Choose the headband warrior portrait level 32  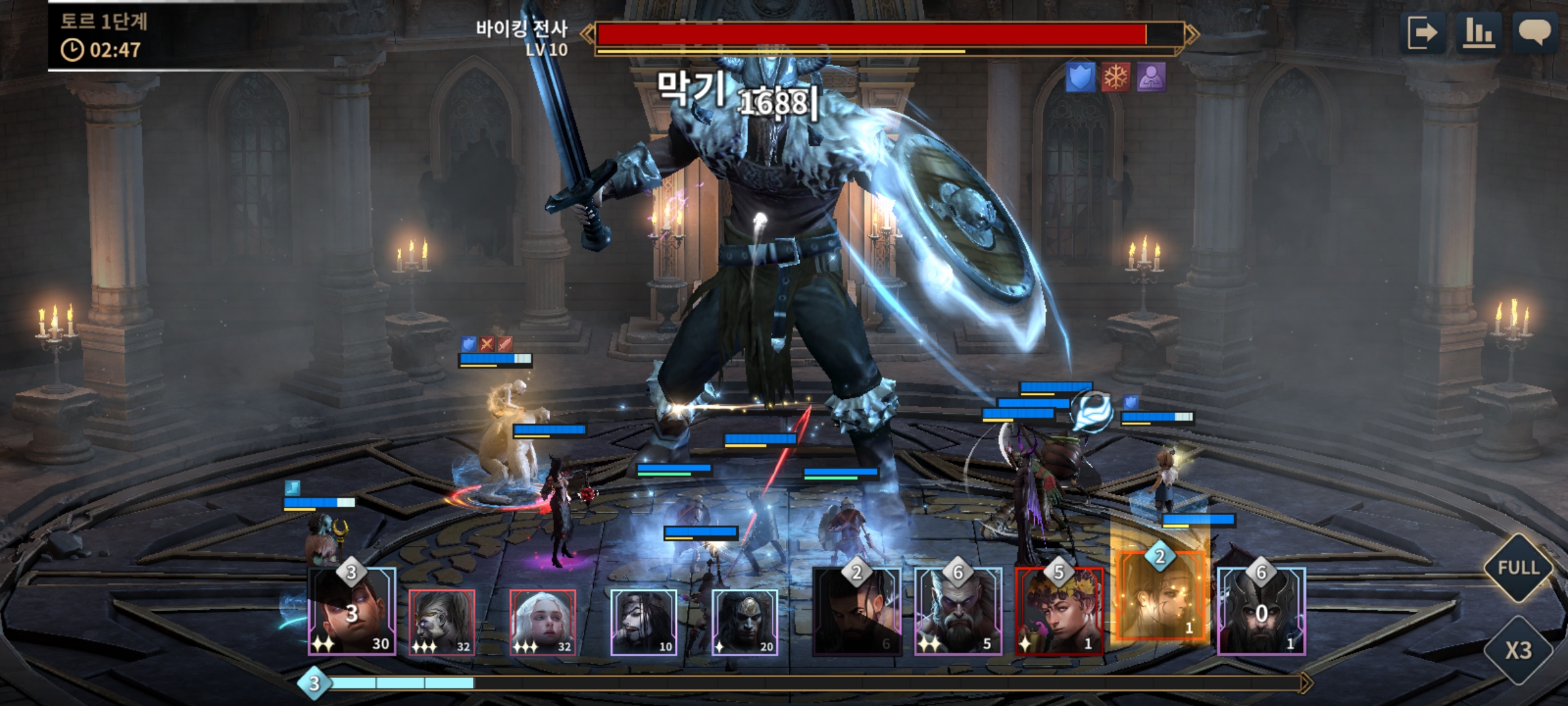(x=442, y=622)
